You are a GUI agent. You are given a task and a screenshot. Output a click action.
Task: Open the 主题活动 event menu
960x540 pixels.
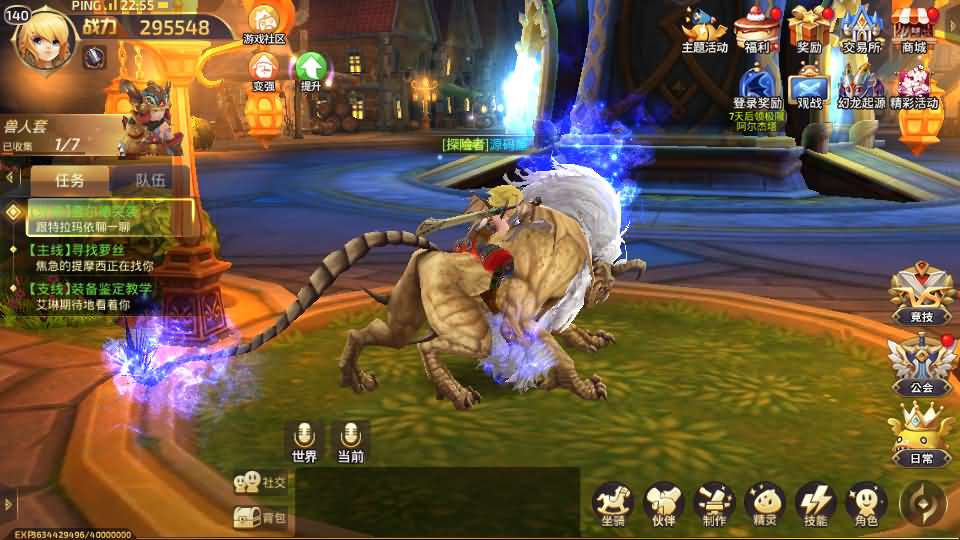tap(705, 28)
